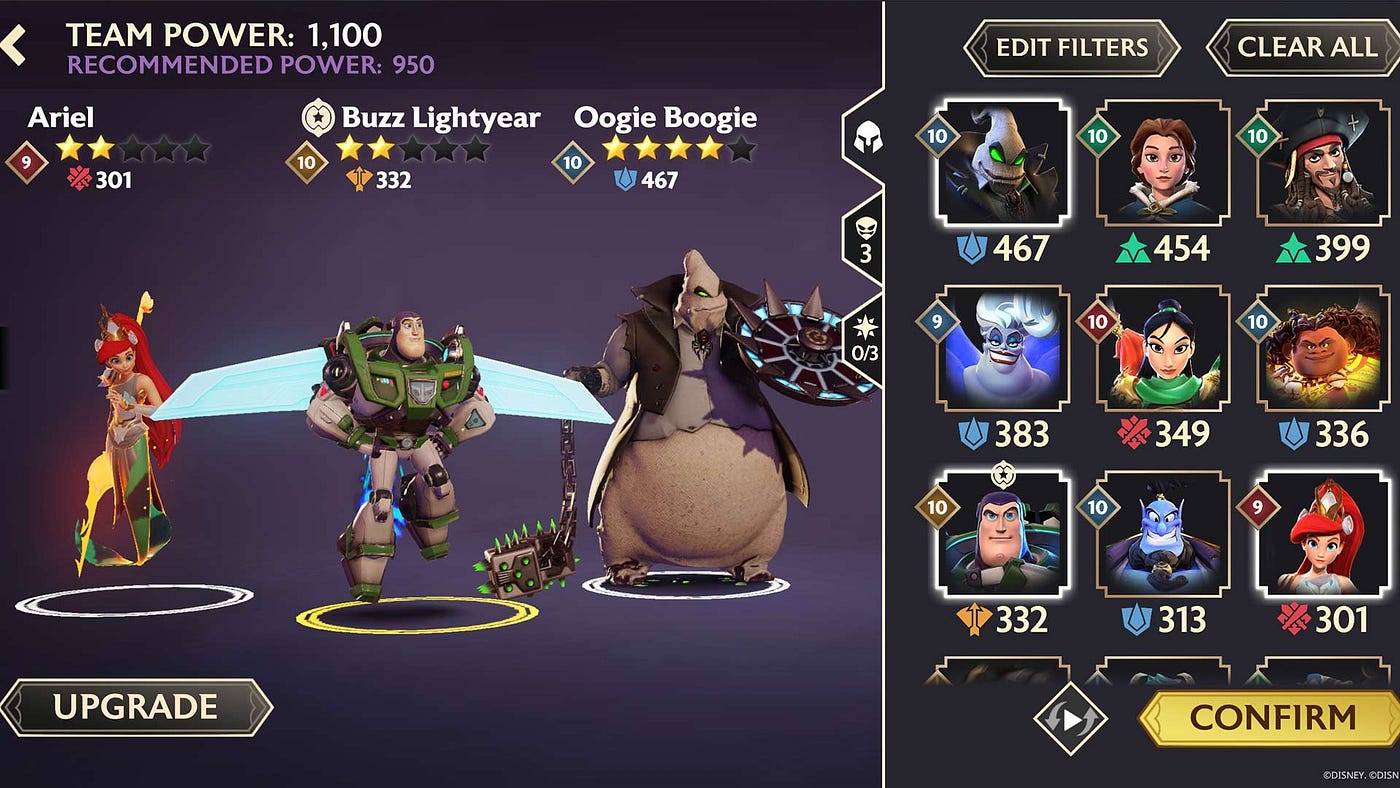Viewport: 1400px width, 788px height.
Task: Click the auto-fill play arrows diamond button
Action: click(x=1070, y=718)
